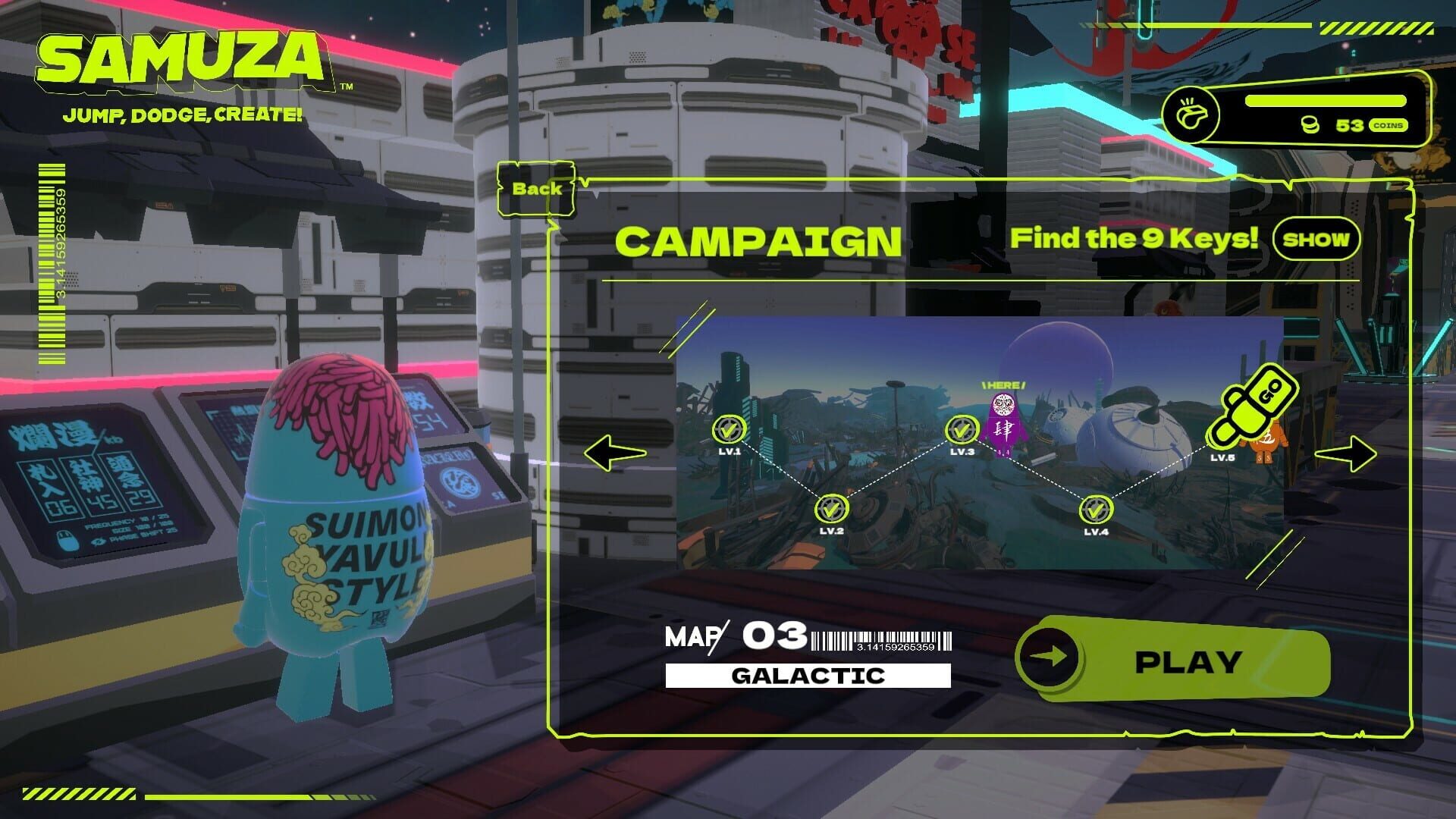Select the GALACTIC map name label

pyautogui.click(x=807, y=675)
